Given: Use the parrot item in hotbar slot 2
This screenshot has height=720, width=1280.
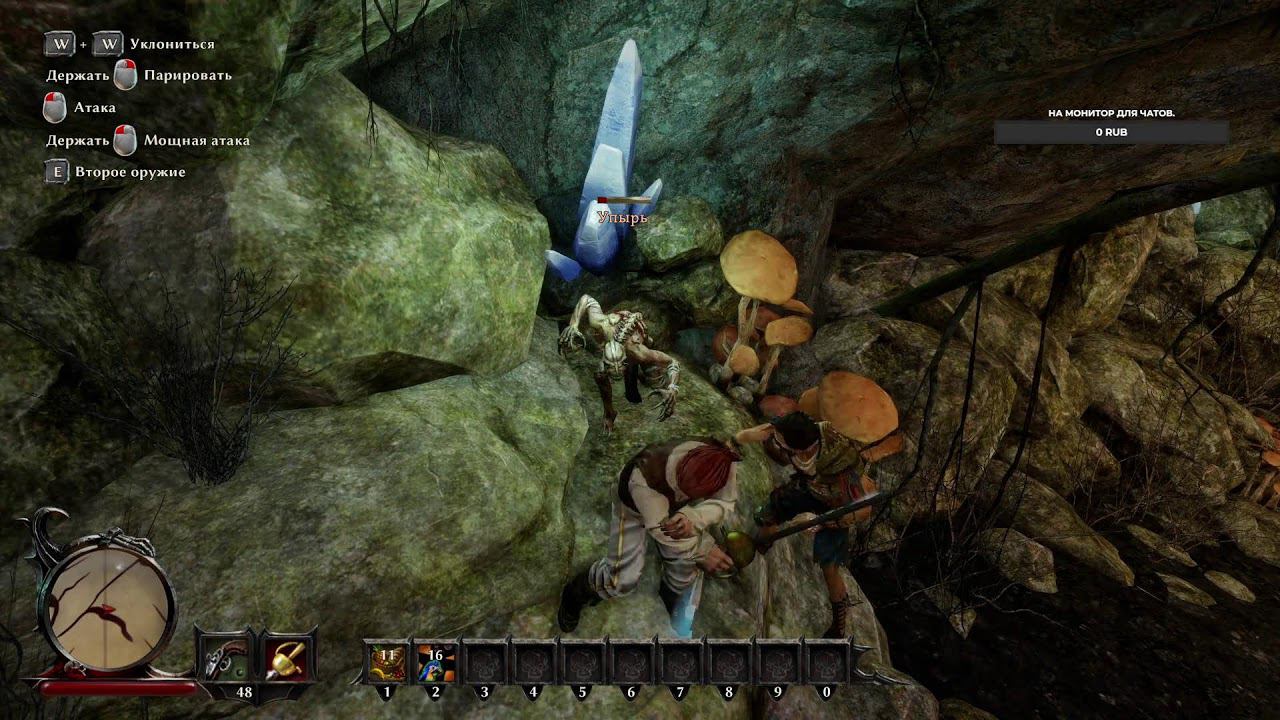Looking at the screenshot, I should [x=436, y=662].
